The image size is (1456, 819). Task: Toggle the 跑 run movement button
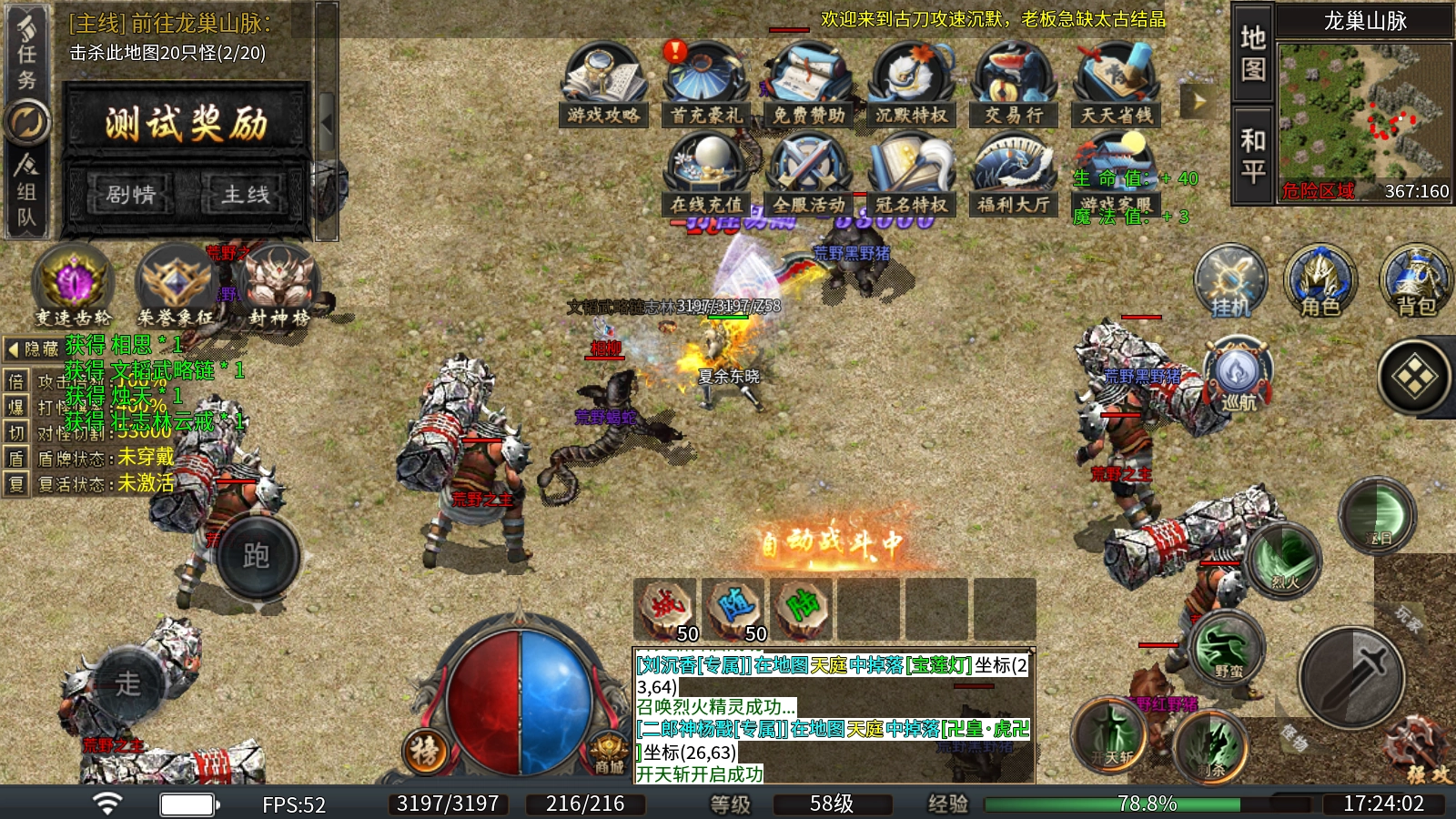point(256,556)
